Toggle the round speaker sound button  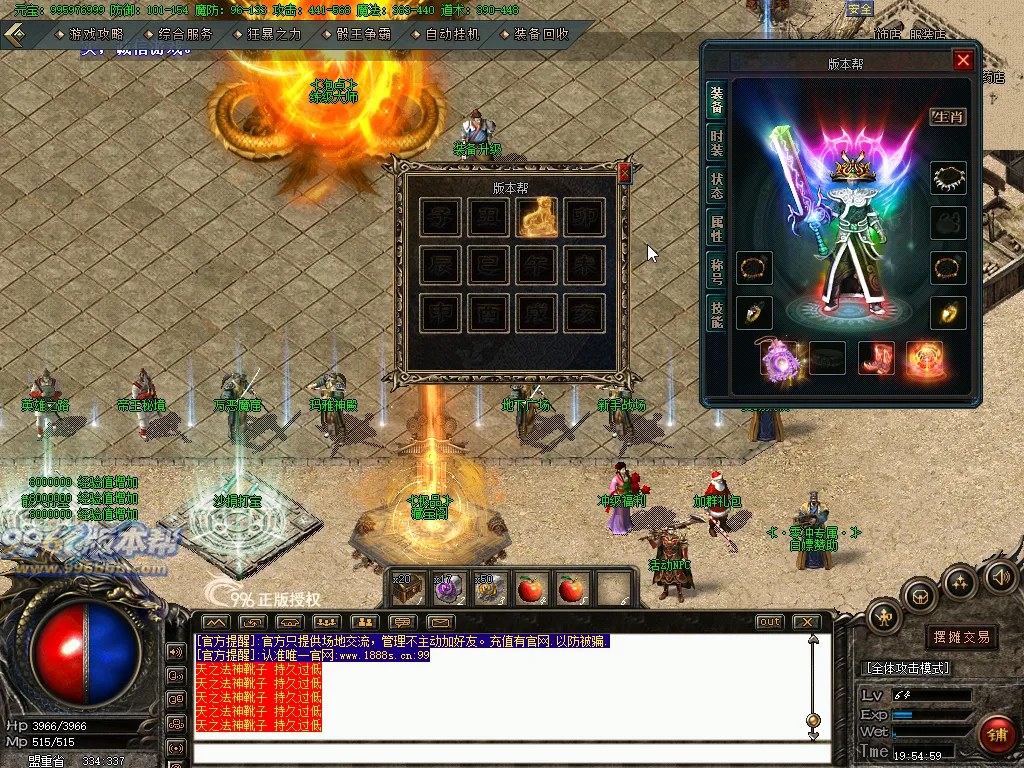pos(1001,575)
